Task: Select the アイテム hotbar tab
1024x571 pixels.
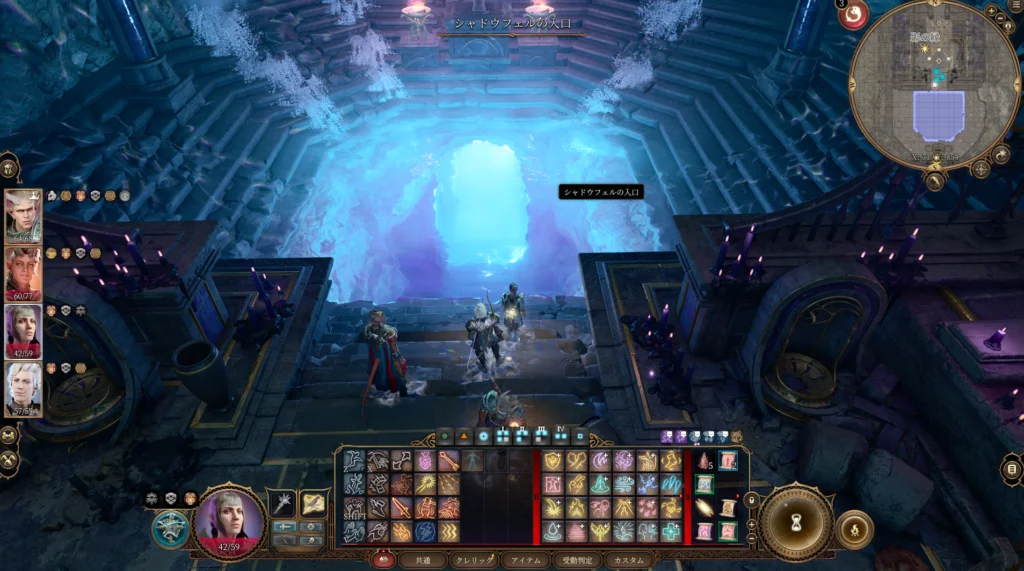Action: point(522,561)
